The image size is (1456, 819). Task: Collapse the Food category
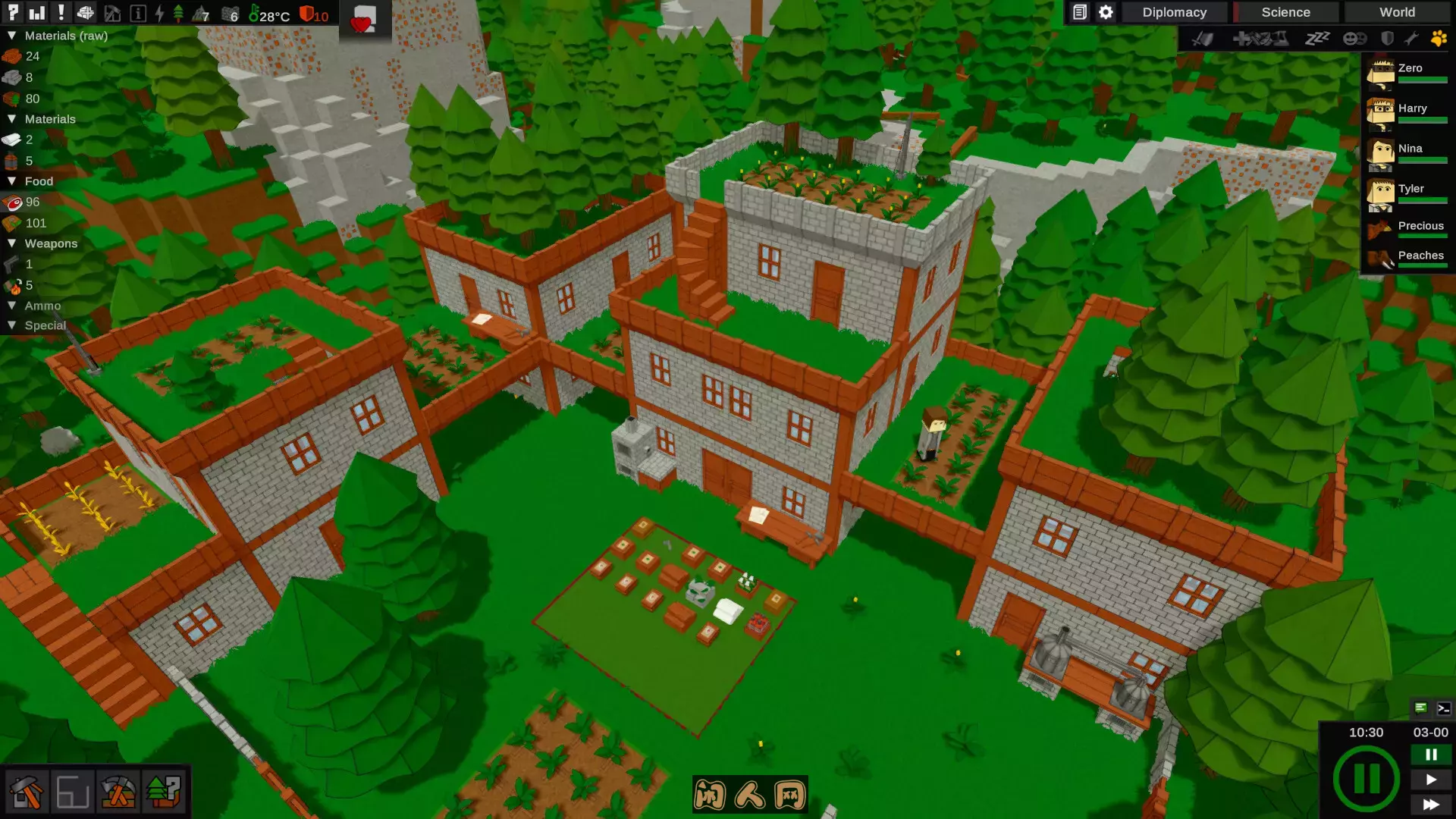click(11, 181)
